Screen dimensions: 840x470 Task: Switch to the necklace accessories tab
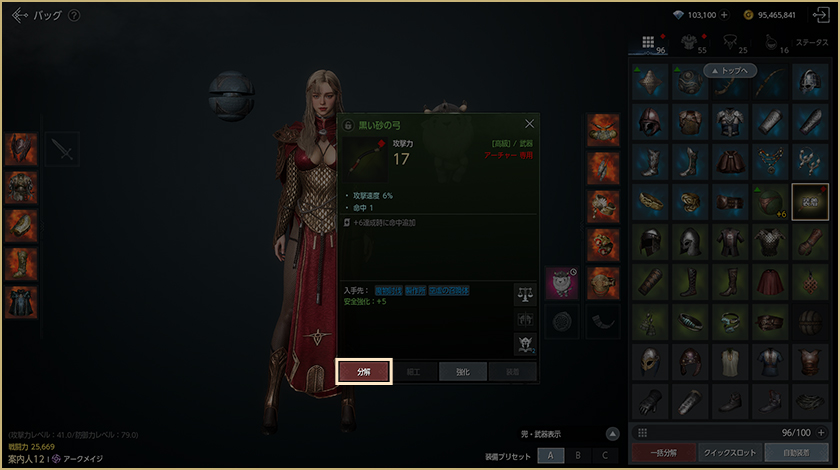click(732, 42)
